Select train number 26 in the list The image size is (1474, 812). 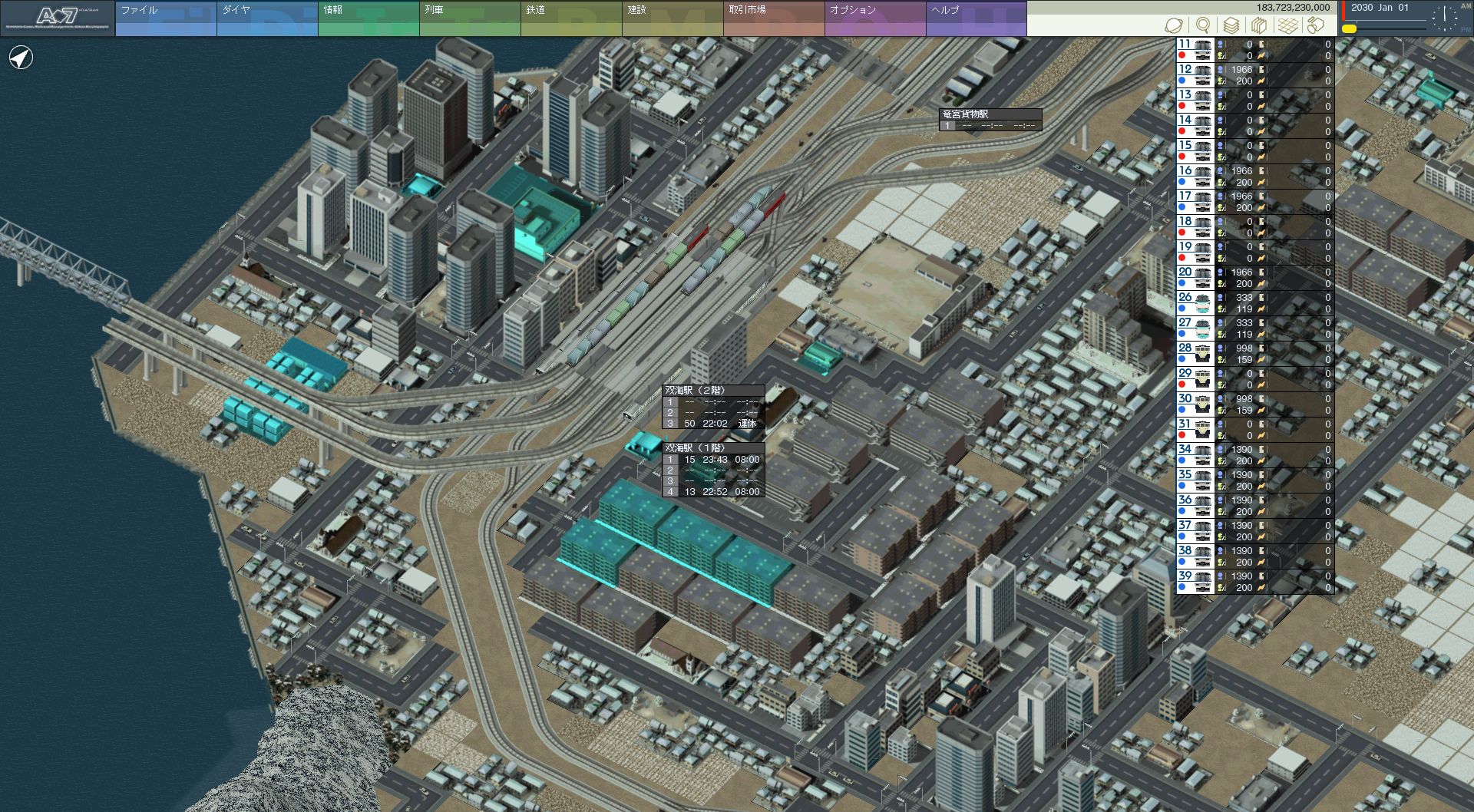(1195, 303)
